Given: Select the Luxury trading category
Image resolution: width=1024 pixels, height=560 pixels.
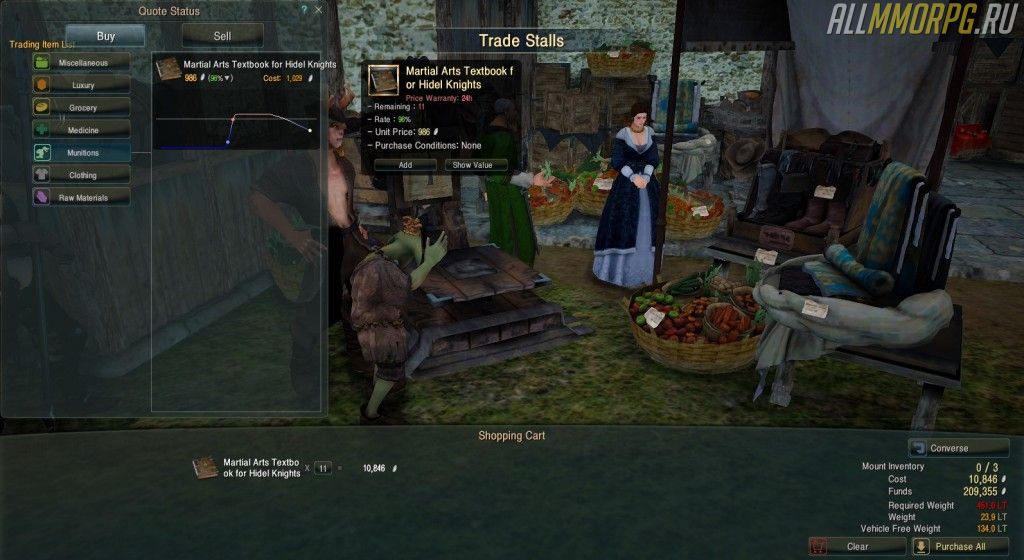Looking at the screenshot, I should click(81, 85).
